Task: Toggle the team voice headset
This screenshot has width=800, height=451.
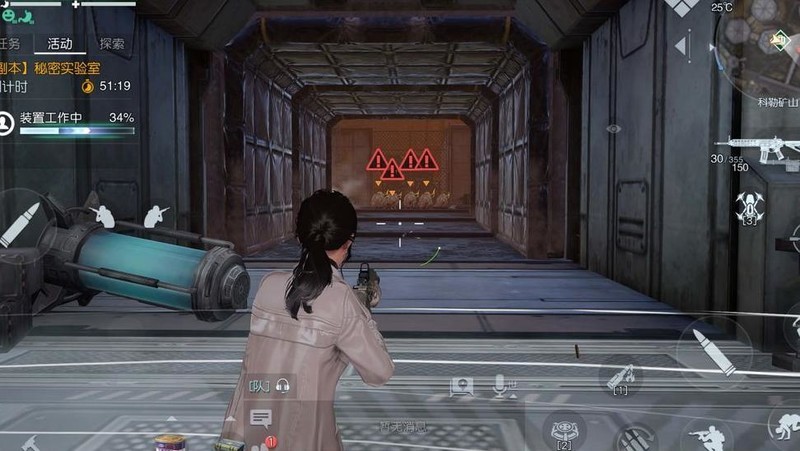Action: (x=283, y=385)
